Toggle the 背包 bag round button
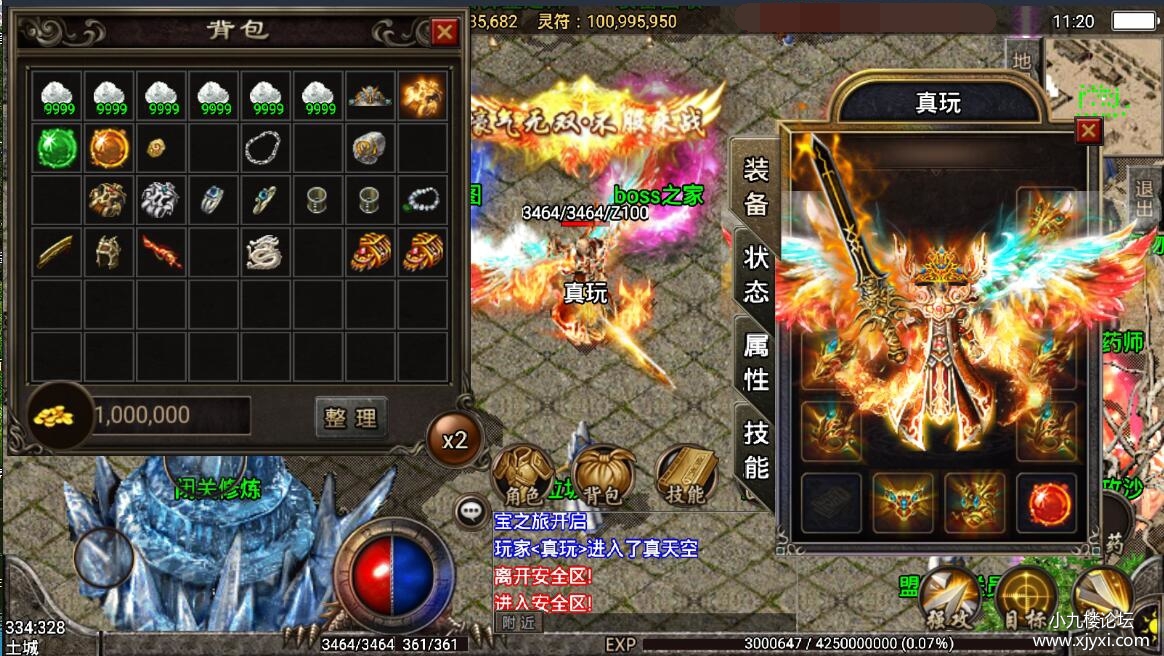Screen dimensions: 1164x656 coord(603,476)
